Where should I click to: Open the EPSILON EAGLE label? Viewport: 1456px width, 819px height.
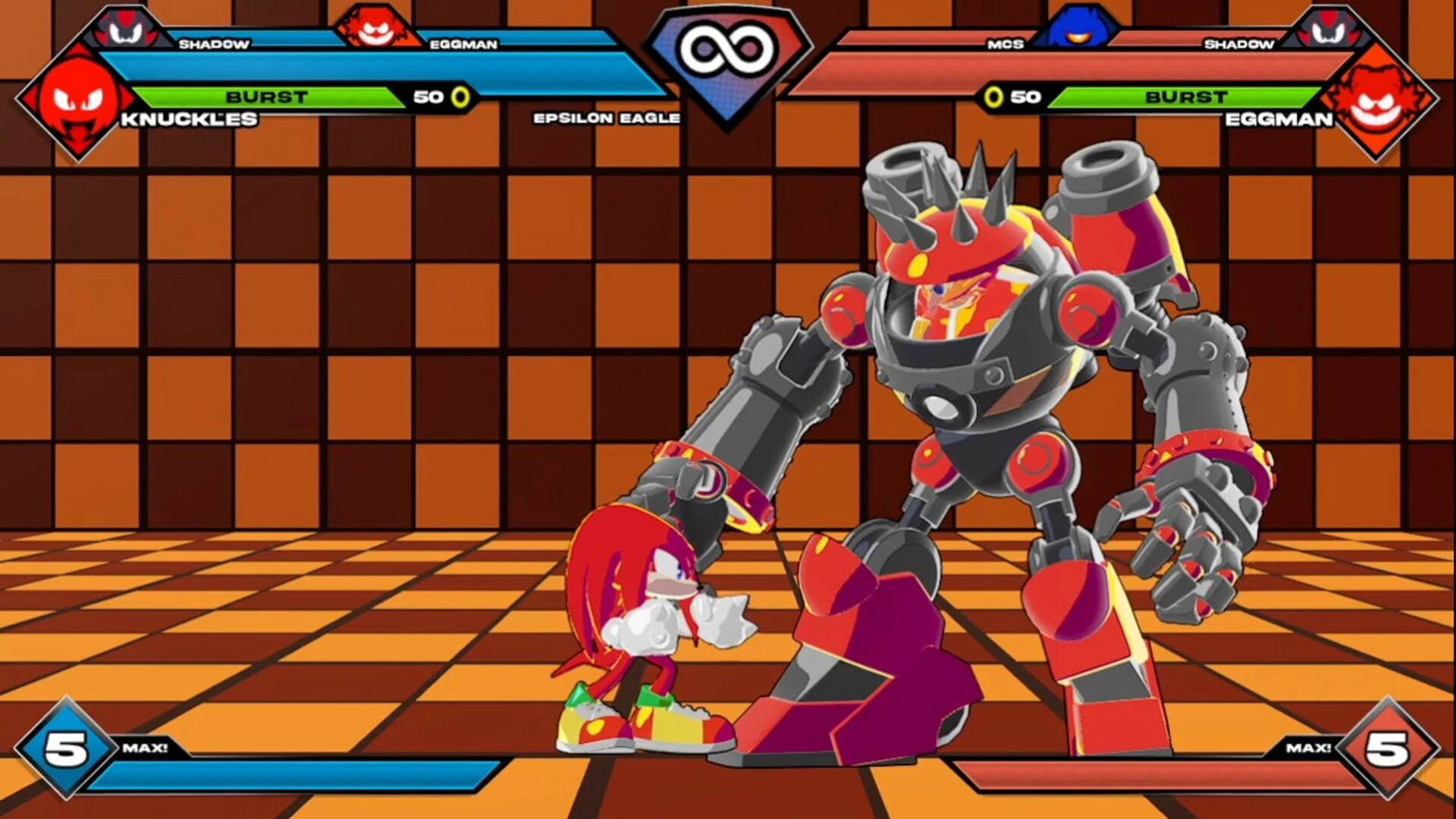[x=607, y=118]
